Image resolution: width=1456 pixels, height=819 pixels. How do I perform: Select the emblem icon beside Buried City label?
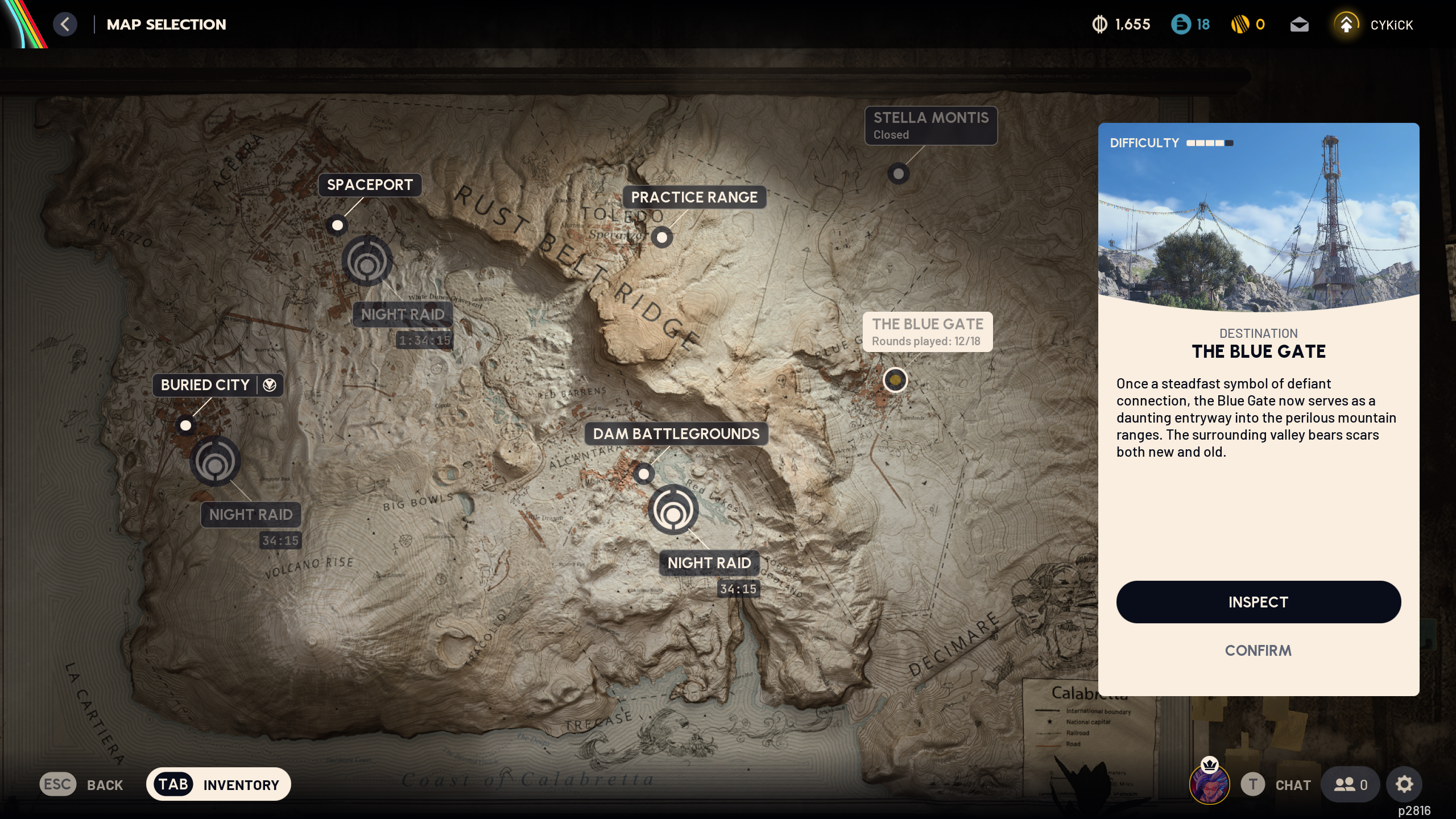268,385
